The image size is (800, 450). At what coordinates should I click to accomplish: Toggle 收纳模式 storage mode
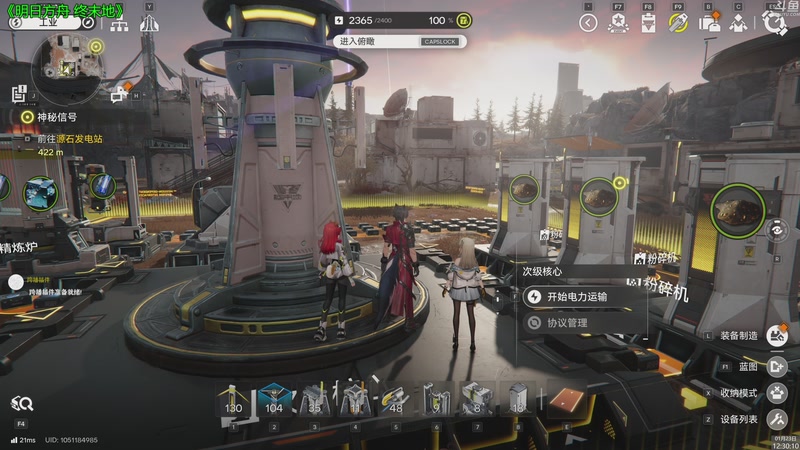pos(776,392)
